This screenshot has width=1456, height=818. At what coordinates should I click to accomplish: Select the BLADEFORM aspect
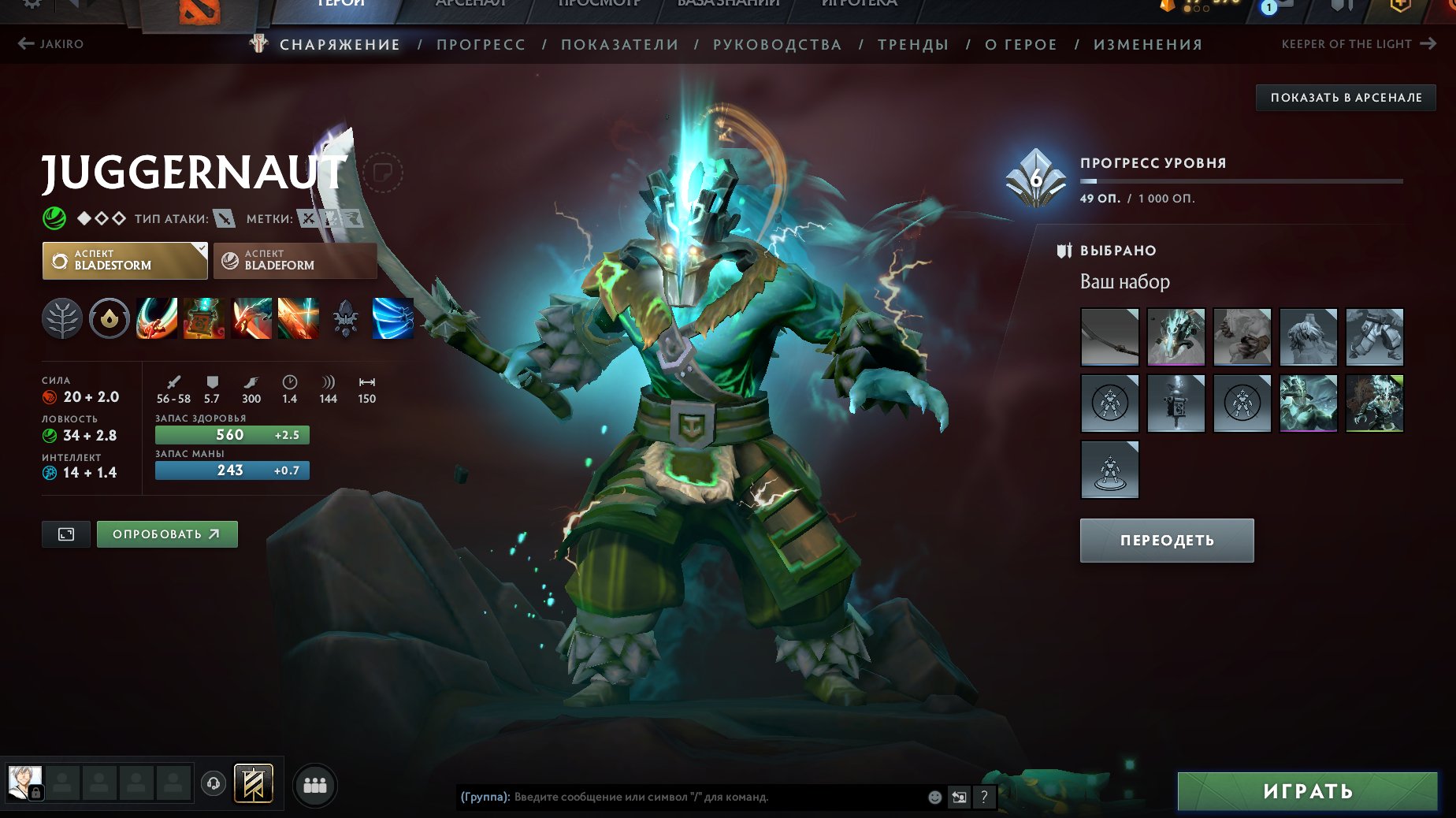click(x=295, y=261)
